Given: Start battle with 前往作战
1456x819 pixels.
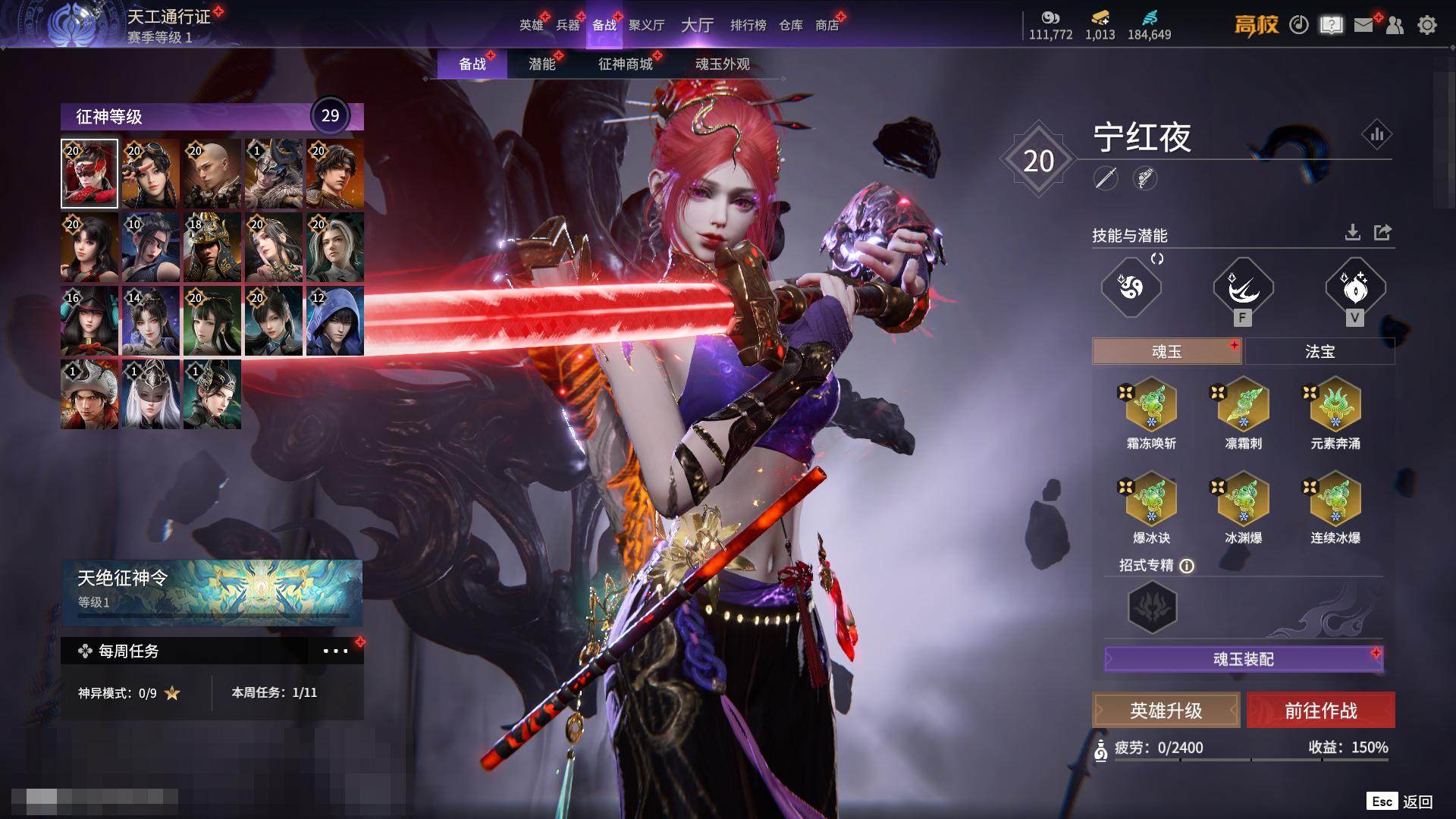Looking at the screenshot, I should tap(1320, 711).
